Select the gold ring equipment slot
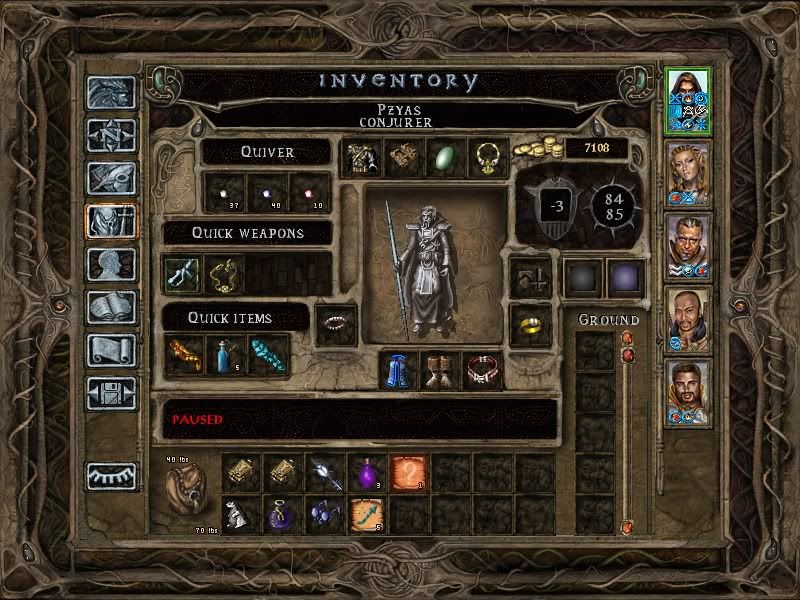 [x=529, y=322]
